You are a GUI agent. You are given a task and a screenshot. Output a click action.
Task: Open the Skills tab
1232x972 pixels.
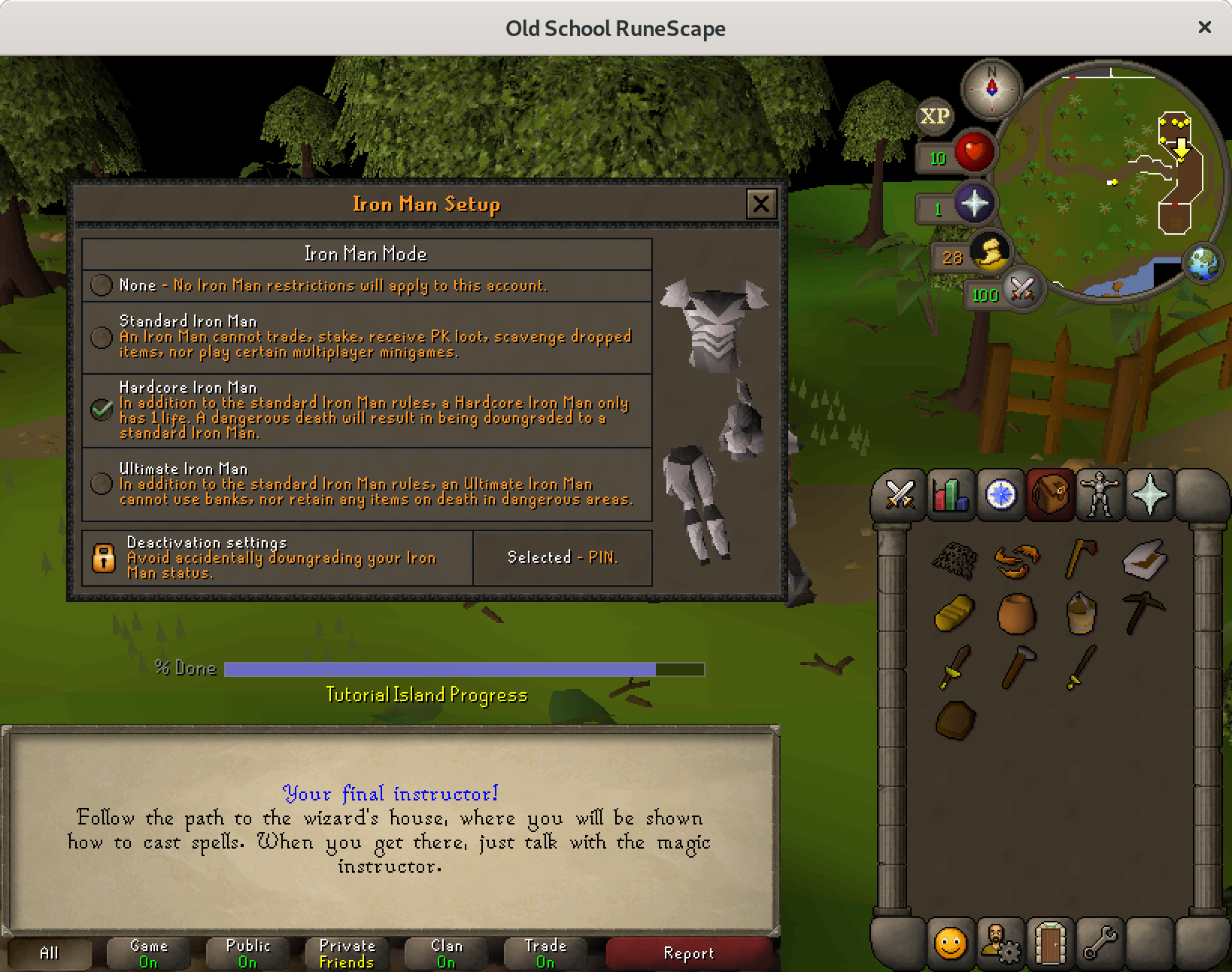click(x=951, y=495)
